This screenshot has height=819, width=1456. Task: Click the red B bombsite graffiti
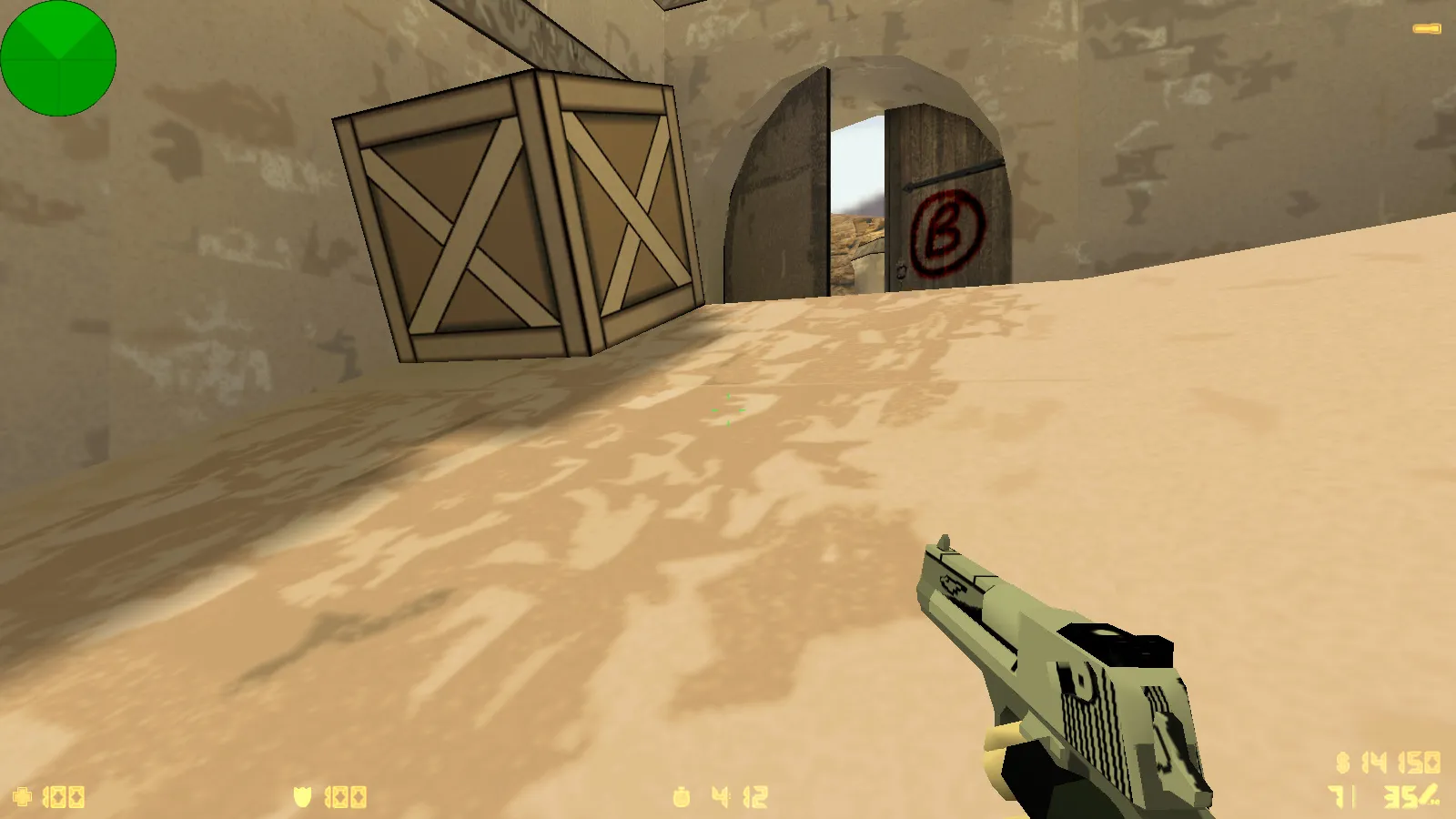pyautogui.click(x=947, y=231)
